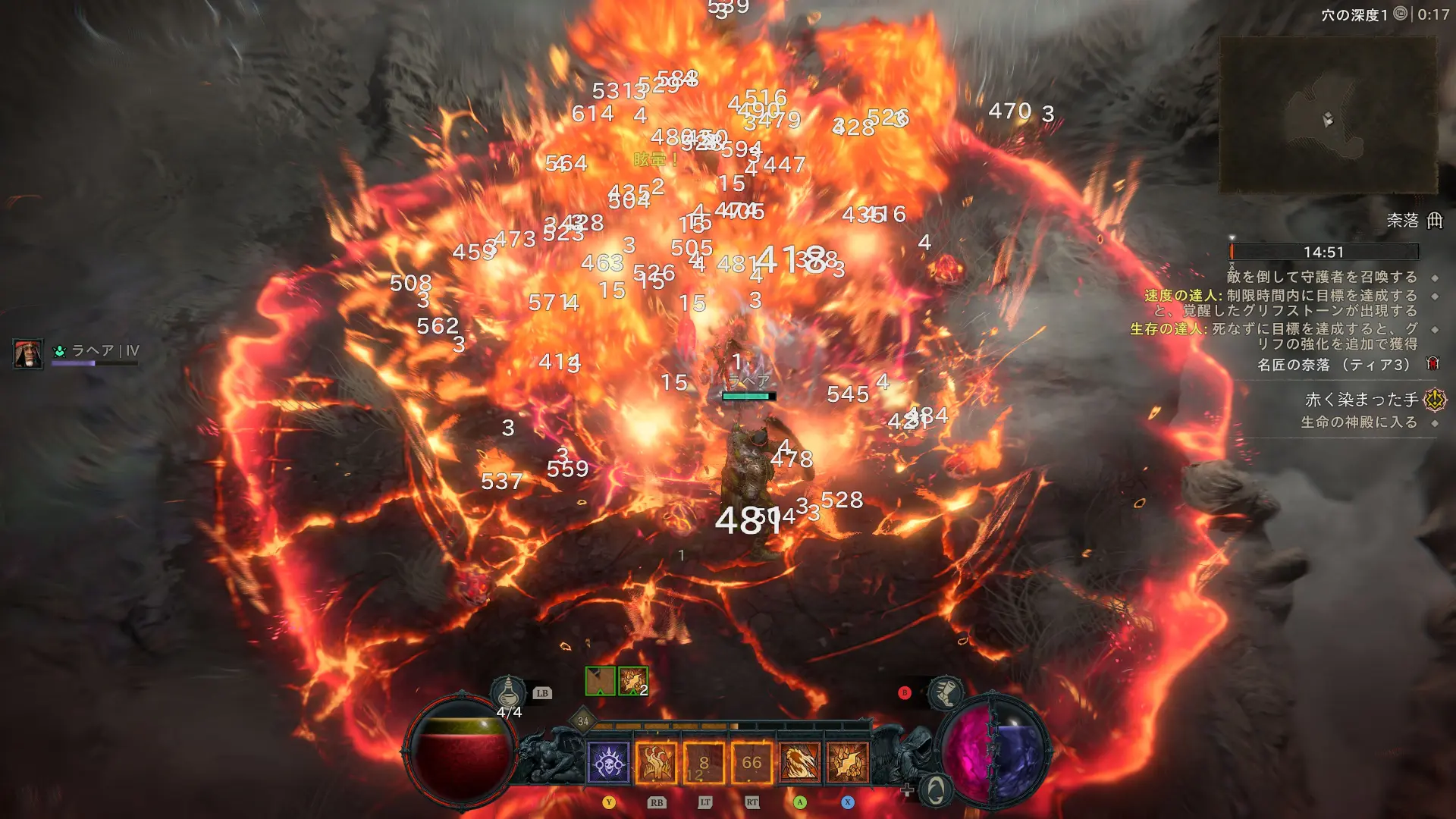The image size is (1456, 819).
Task: Click the winged boot evade icon
Action: pyautogui.click(x=946, y=692)
